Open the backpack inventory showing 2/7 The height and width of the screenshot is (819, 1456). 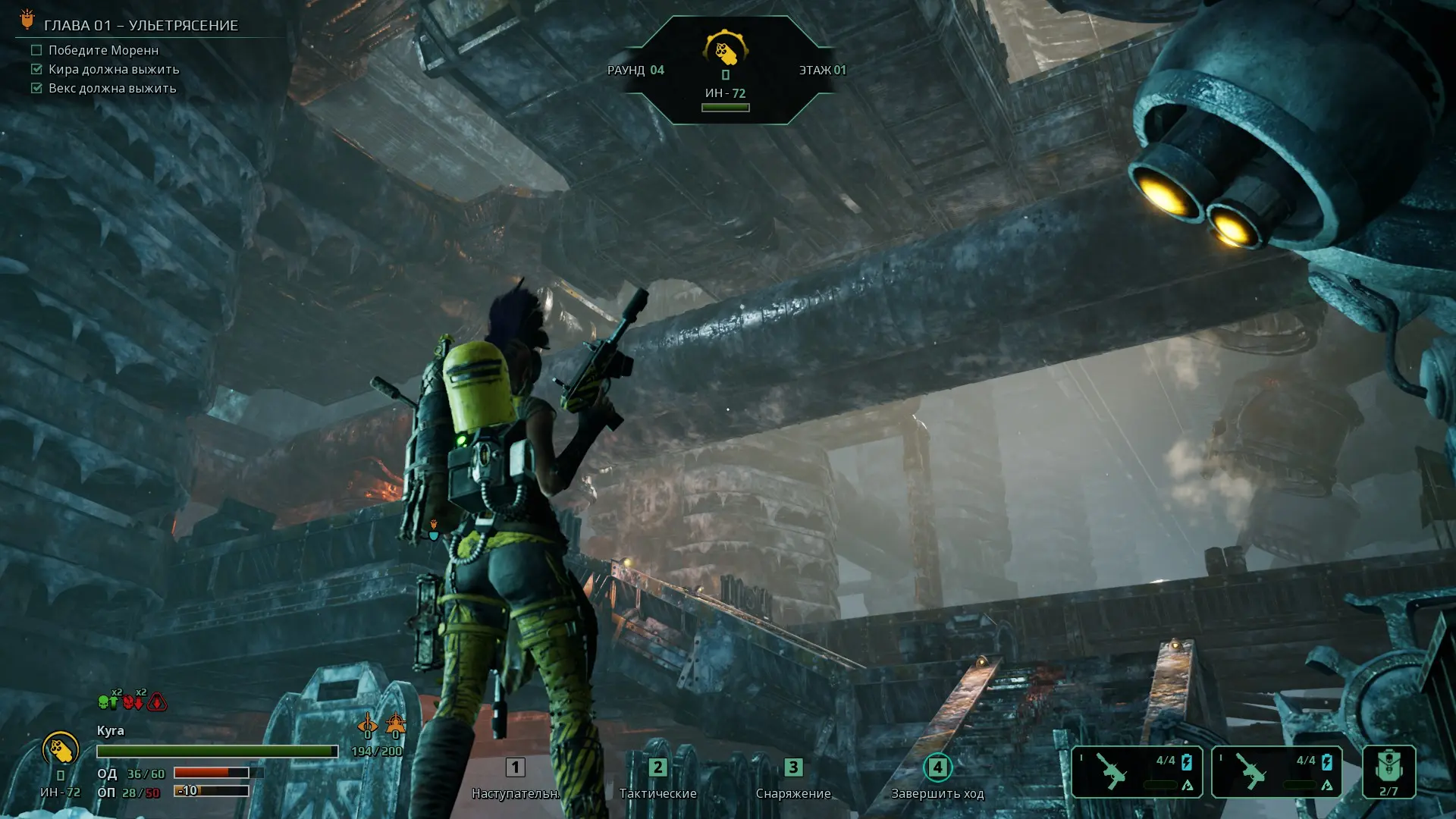1389,771
